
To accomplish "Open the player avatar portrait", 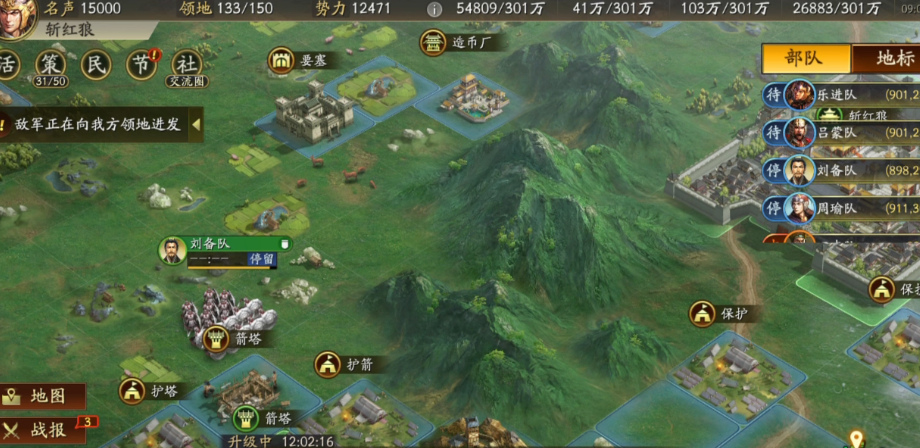I will pos(14,18).
